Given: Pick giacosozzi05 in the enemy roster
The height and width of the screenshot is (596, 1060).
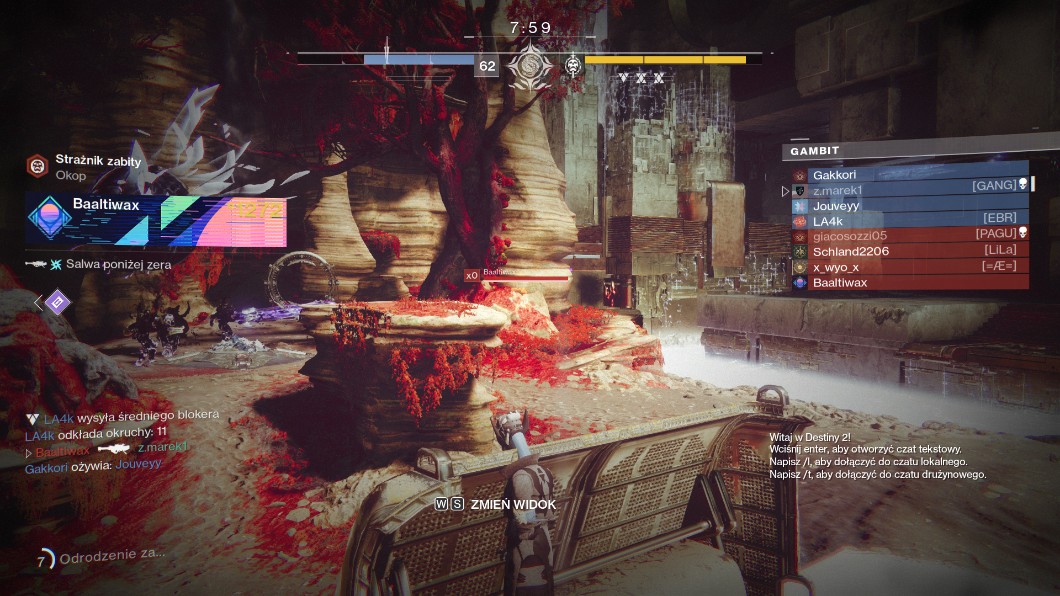Looking at the screenshot, I should click(908, 236).
